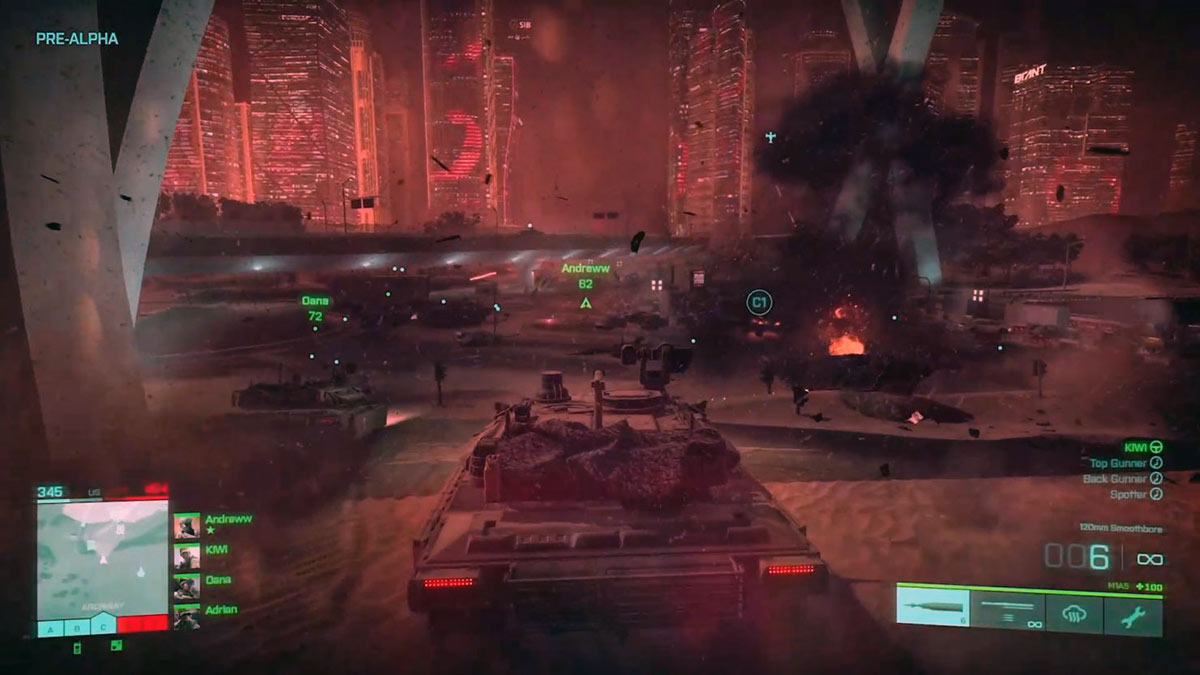This screenshot has height=675, width=1200.
Task: Select objective A below the minimap
Action: (x=51, y=628)
